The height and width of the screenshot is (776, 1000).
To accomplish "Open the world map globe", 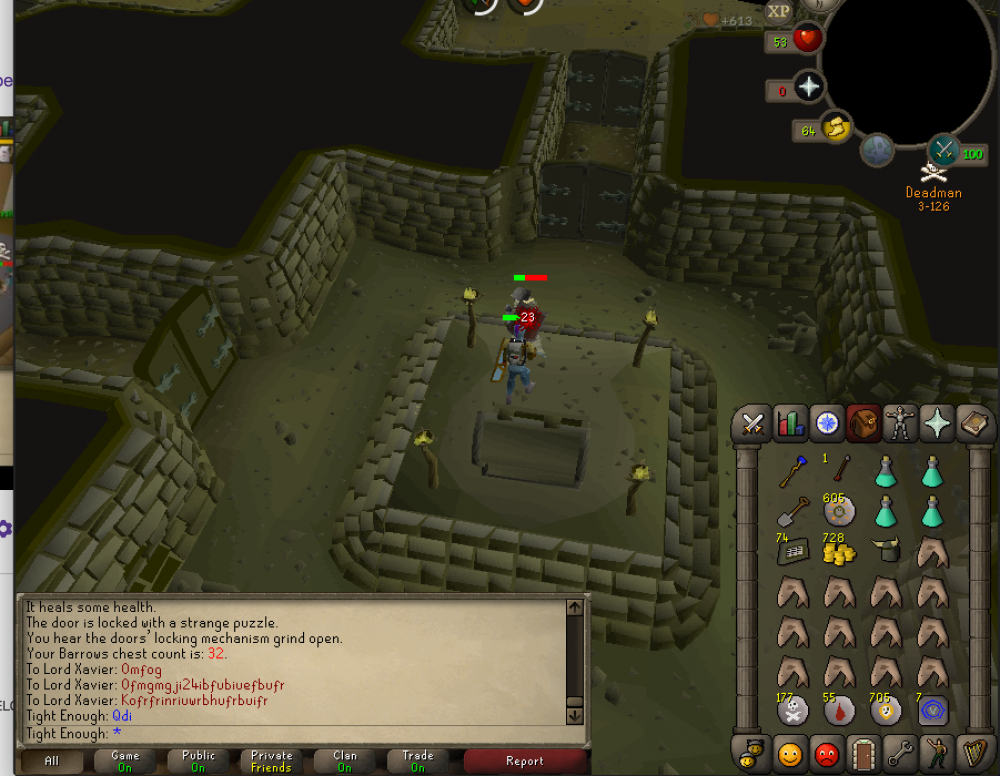I will click(878, 150).
